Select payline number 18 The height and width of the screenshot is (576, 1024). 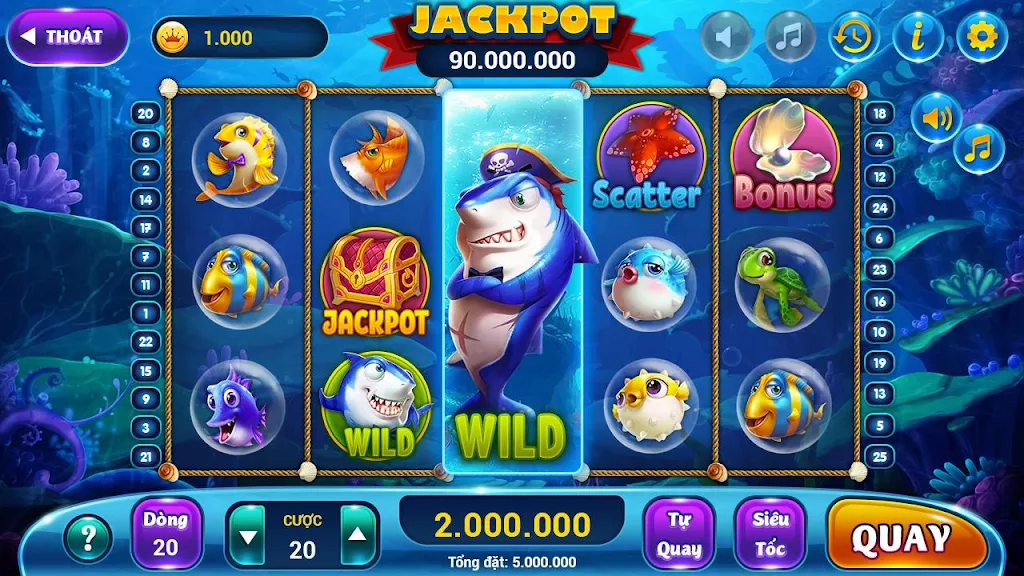point(878,113)
